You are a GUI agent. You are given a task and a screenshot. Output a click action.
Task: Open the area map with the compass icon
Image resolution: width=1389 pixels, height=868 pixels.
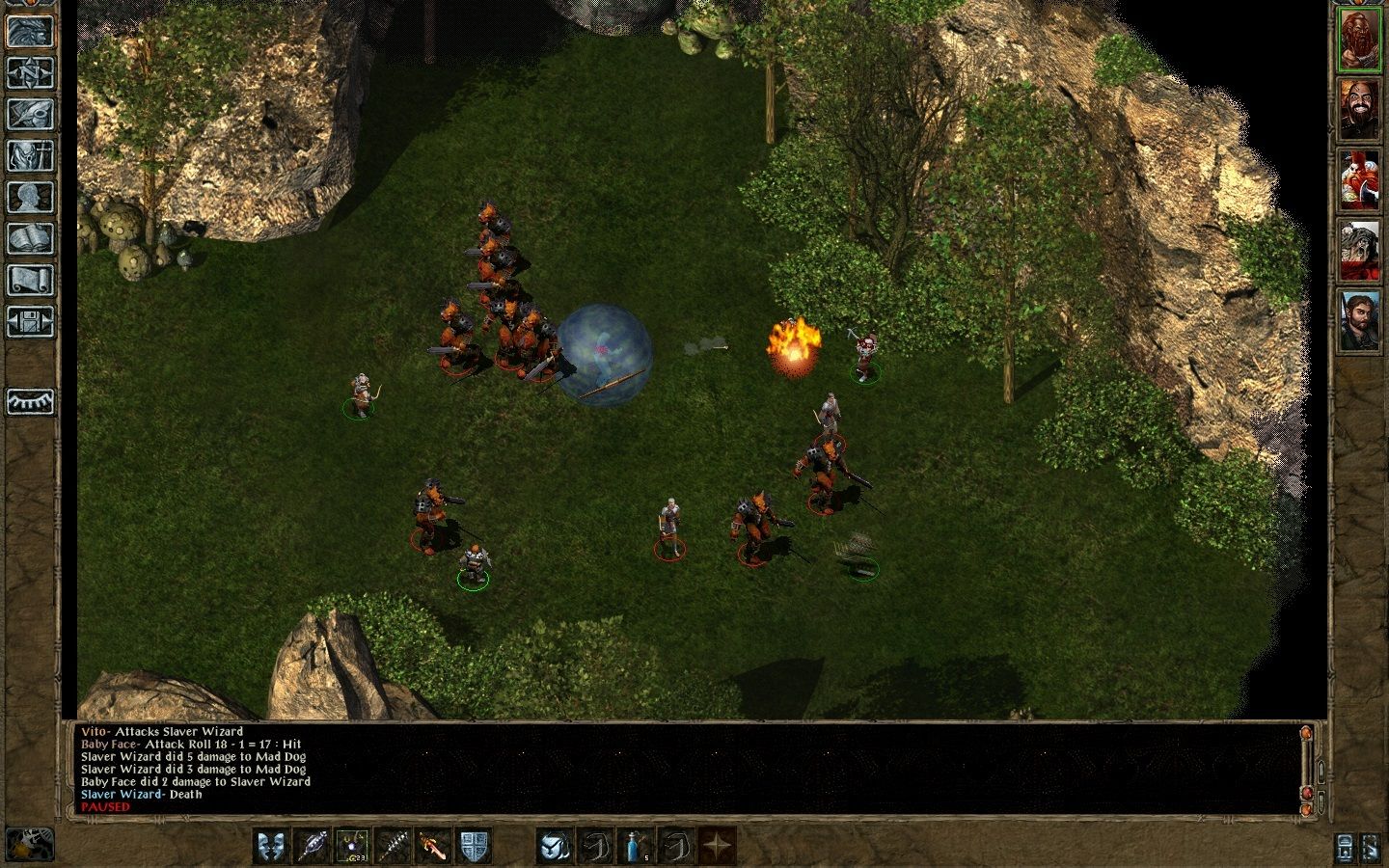(x=30, y=71)
